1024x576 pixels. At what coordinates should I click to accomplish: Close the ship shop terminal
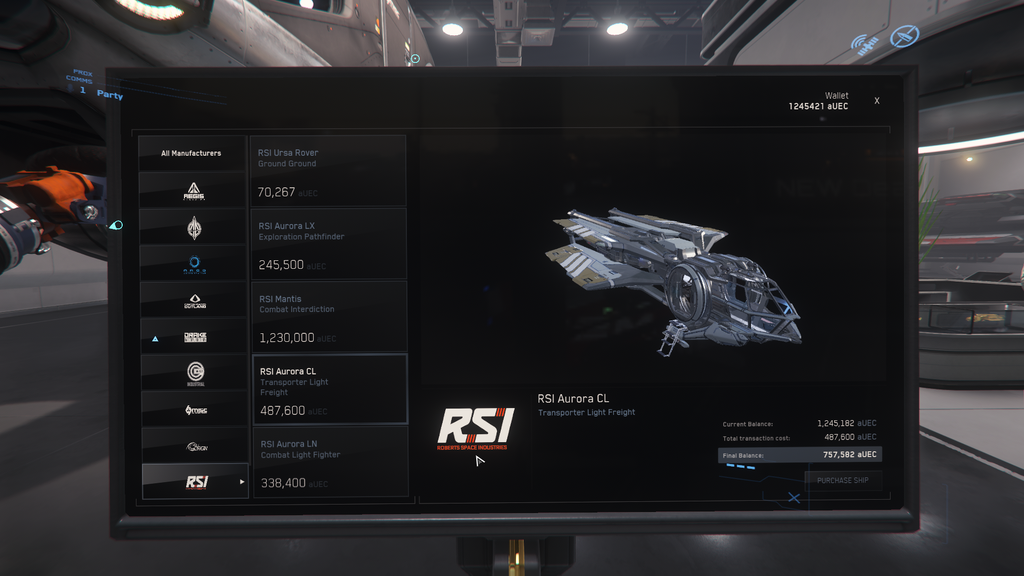pos(877,101)
